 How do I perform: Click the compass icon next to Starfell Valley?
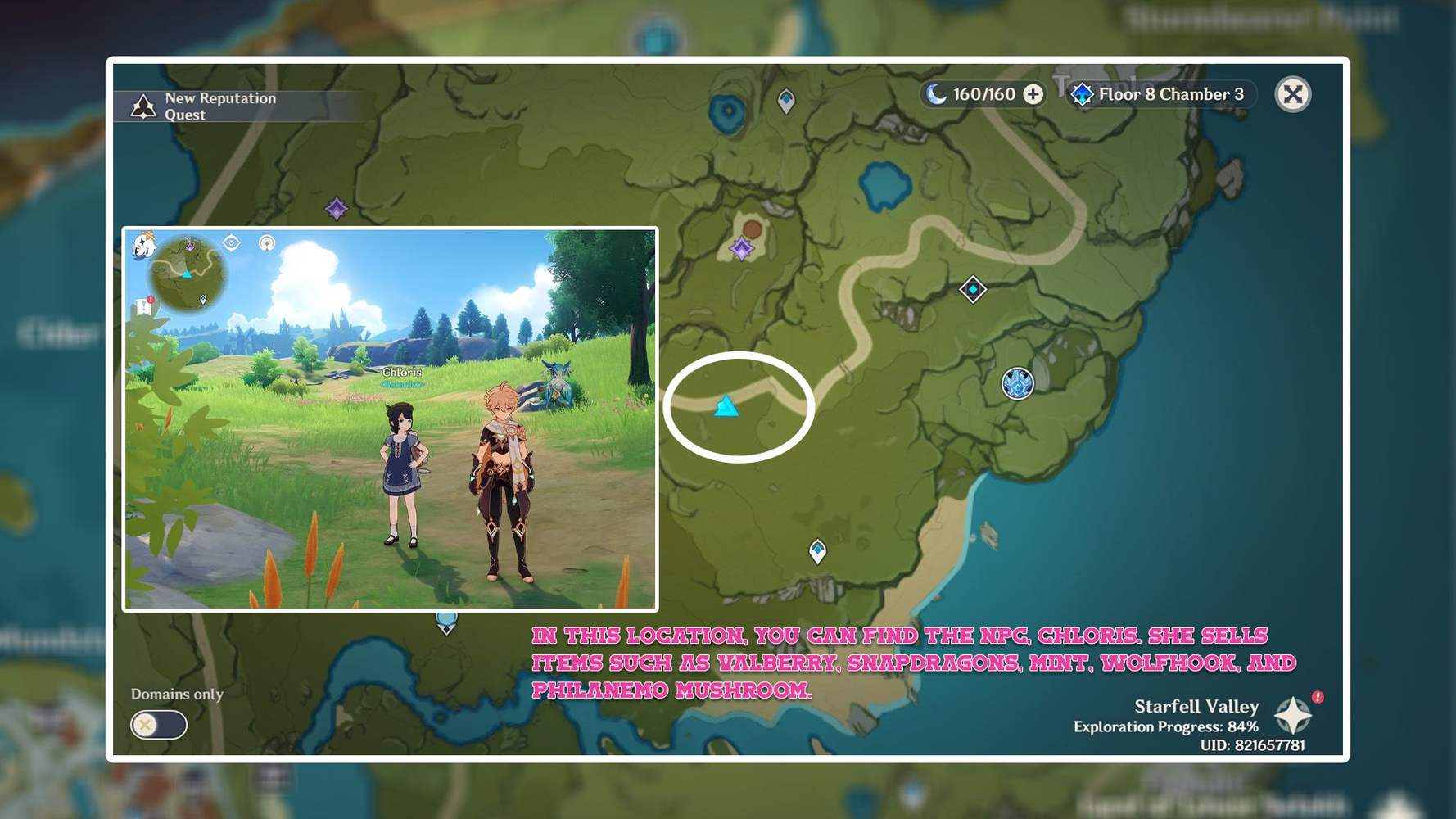1295,716
